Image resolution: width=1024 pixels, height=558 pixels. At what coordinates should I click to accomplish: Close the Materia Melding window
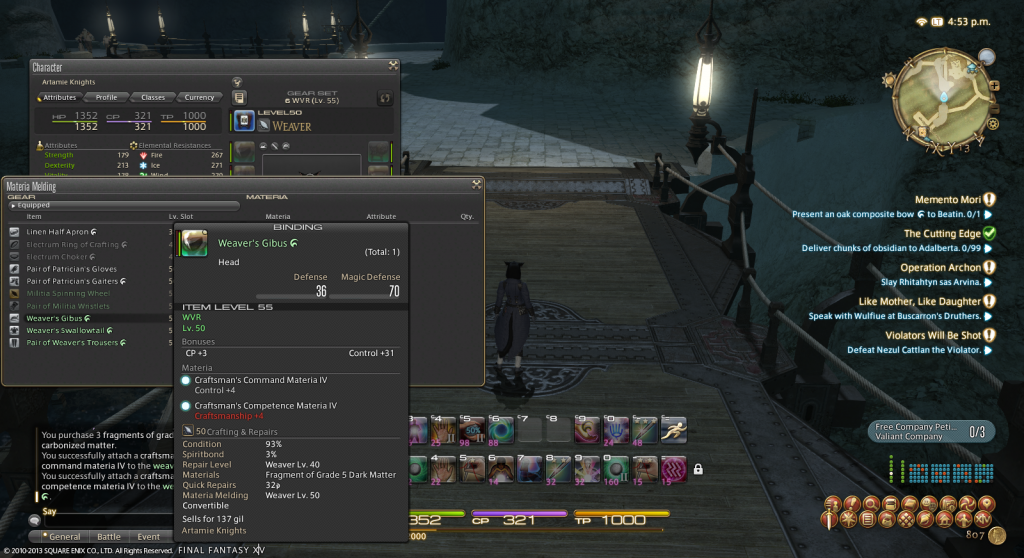point(477,184)
